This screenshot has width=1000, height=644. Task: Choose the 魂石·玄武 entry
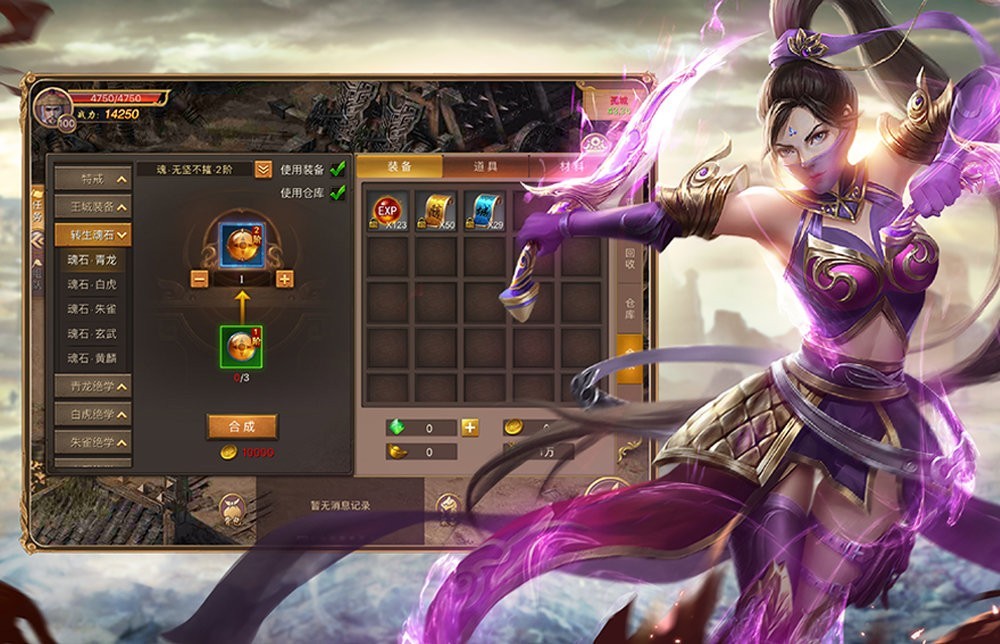pyautogui.click(x=92, y=334)
